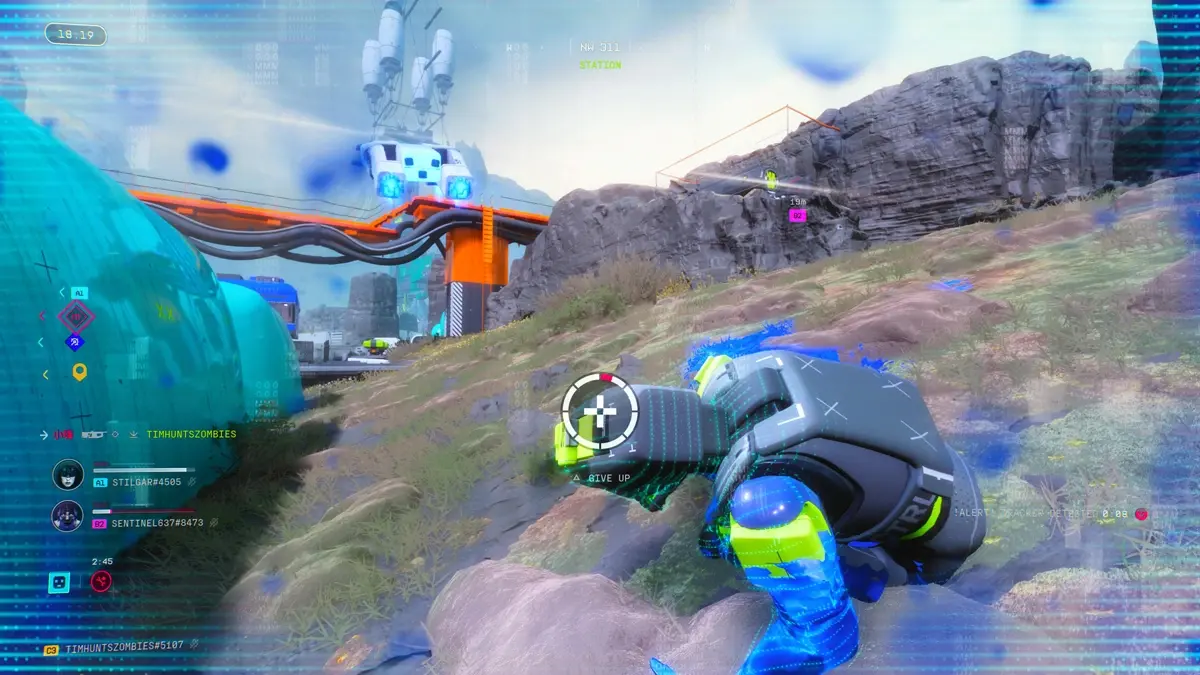The width and height of the screenshot is (1200, 675).
Task: Select teammate SENTINEL637#8473's portrait
Action: pos(67,516)
